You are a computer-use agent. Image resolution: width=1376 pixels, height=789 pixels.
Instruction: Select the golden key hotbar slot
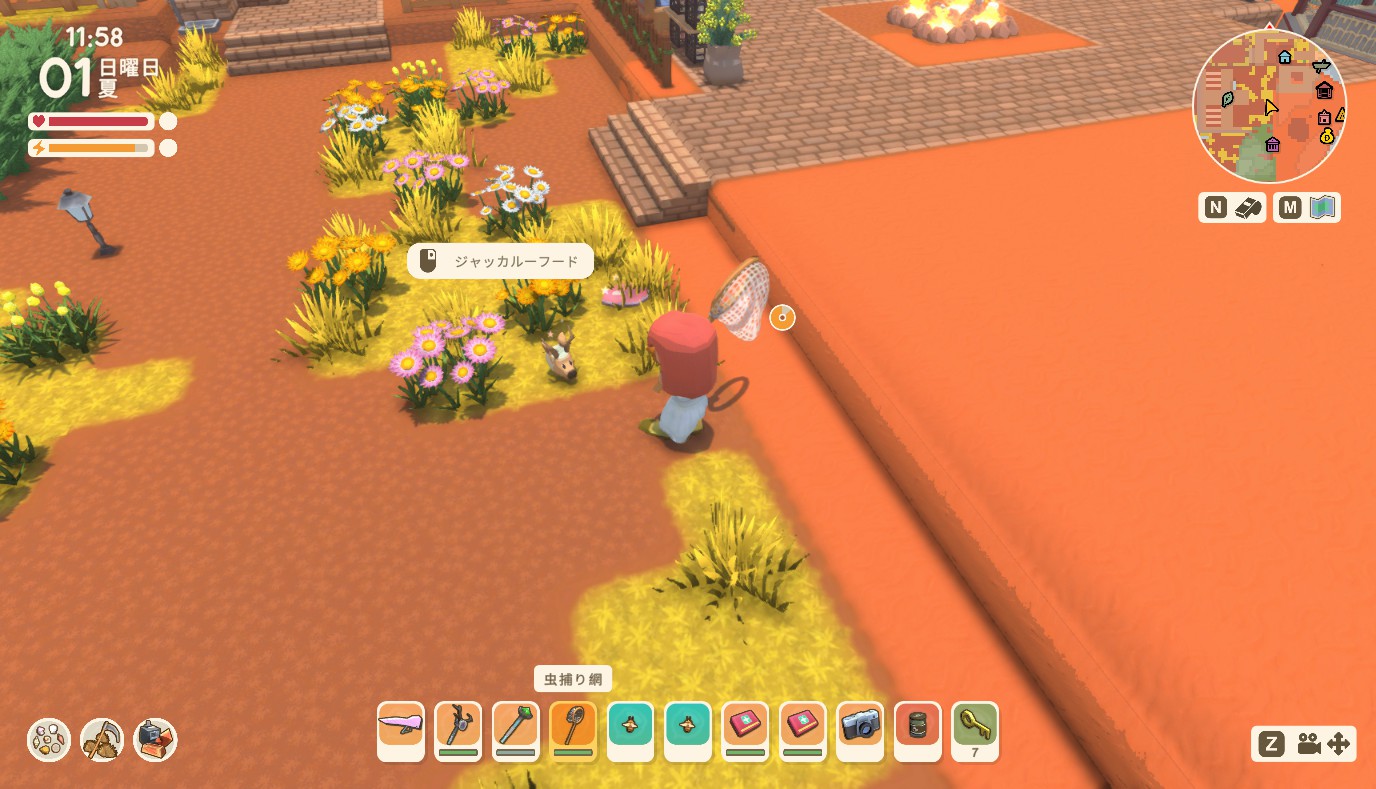pyautogui.click(x=975, y=728)
